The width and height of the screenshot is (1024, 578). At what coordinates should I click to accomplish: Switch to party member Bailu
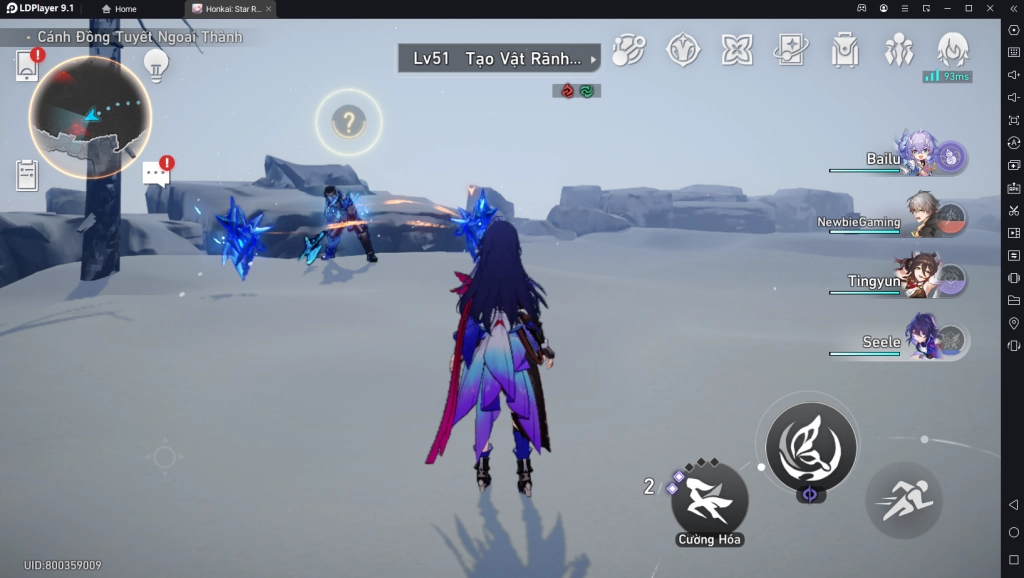(915, 155)
